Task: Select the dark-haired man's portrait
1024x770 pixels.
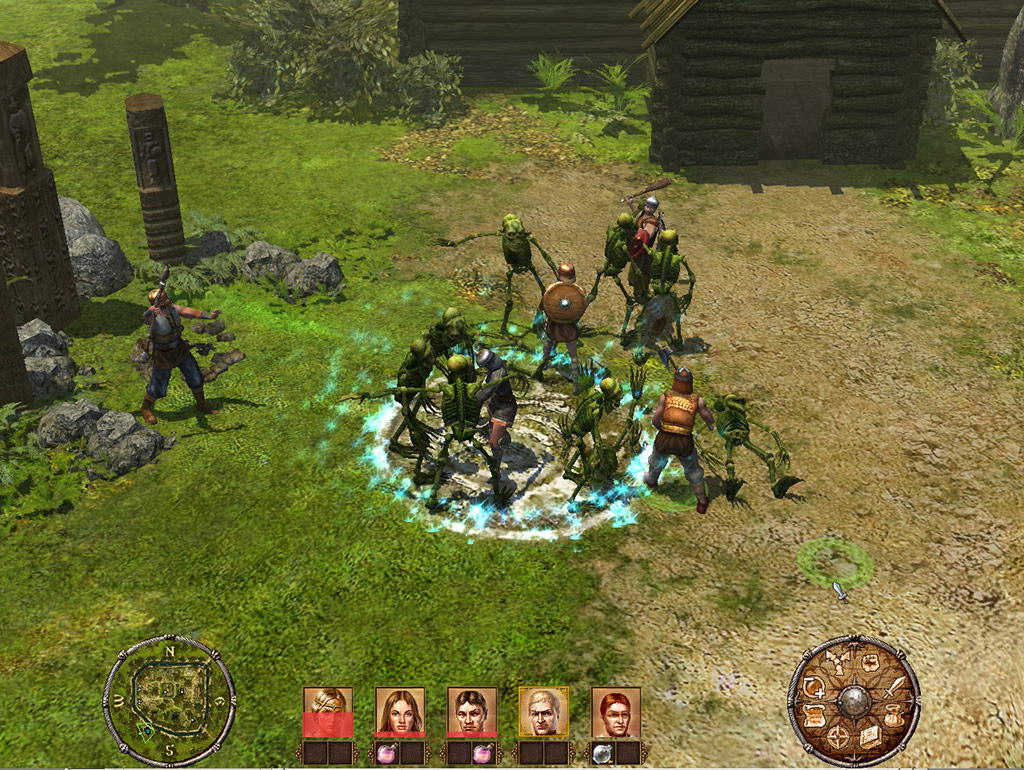Action: pyautogui.click(x=472, y=710)
